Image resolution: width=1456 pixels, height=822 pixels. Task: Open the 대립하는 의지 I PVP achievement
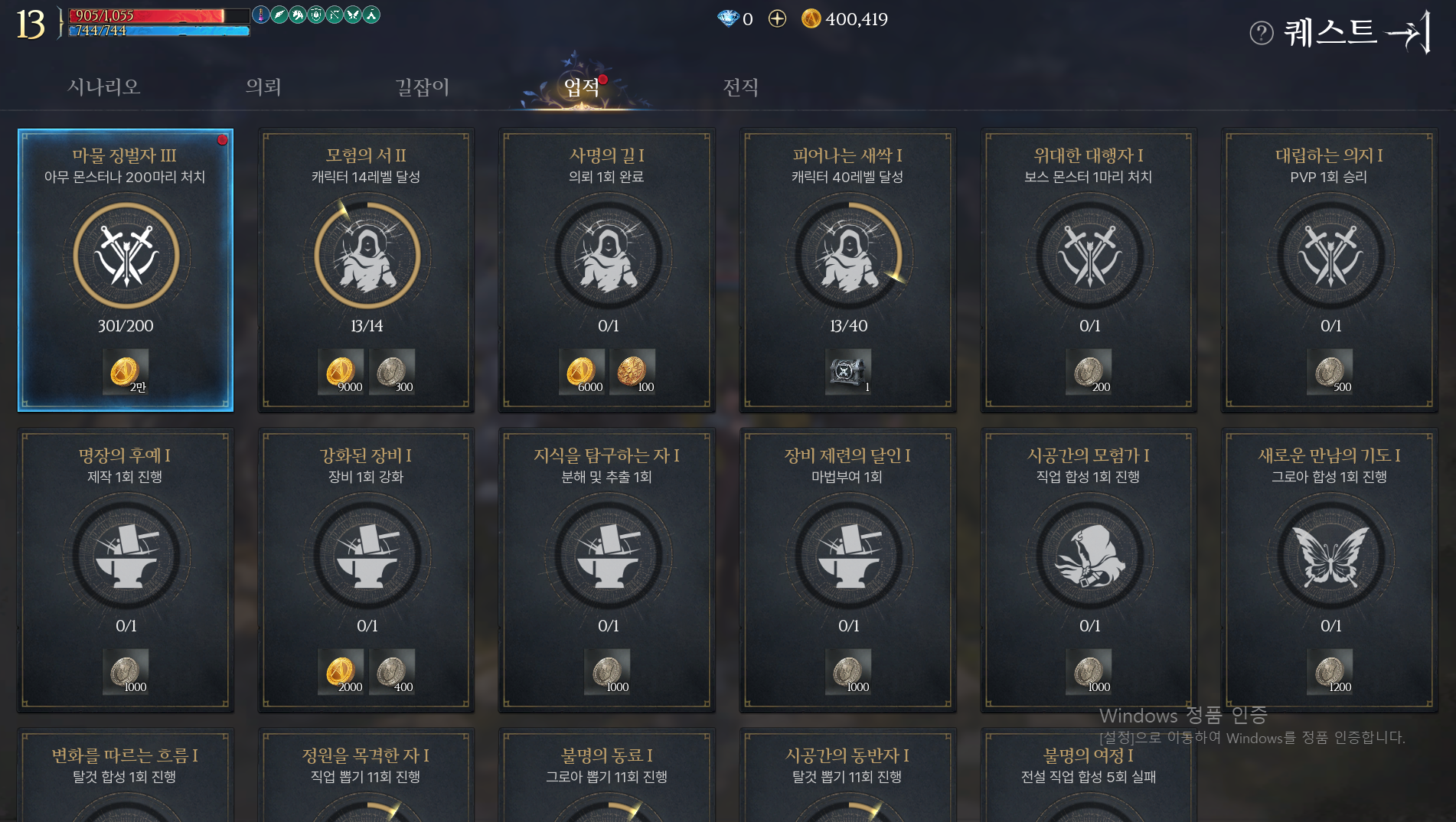pyautogui.click(x=1332, y=268)
